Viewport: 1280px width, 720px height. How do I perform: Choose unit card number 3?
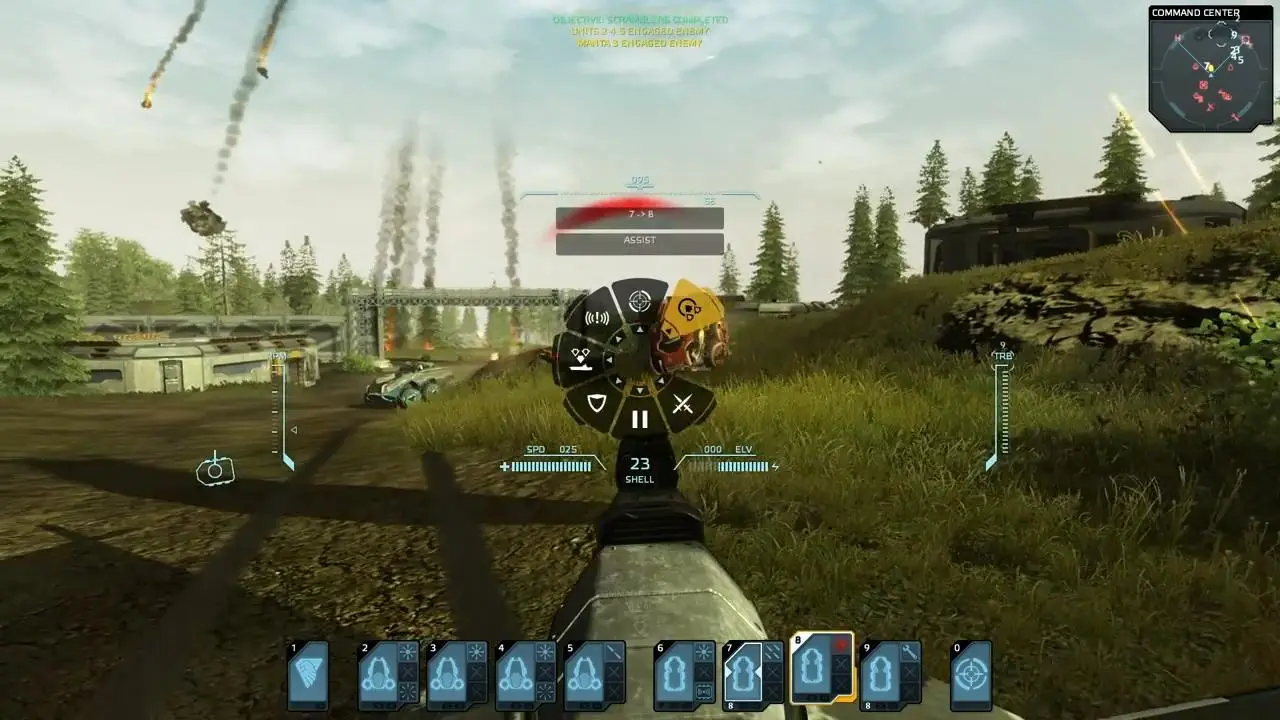click(457, 676)
